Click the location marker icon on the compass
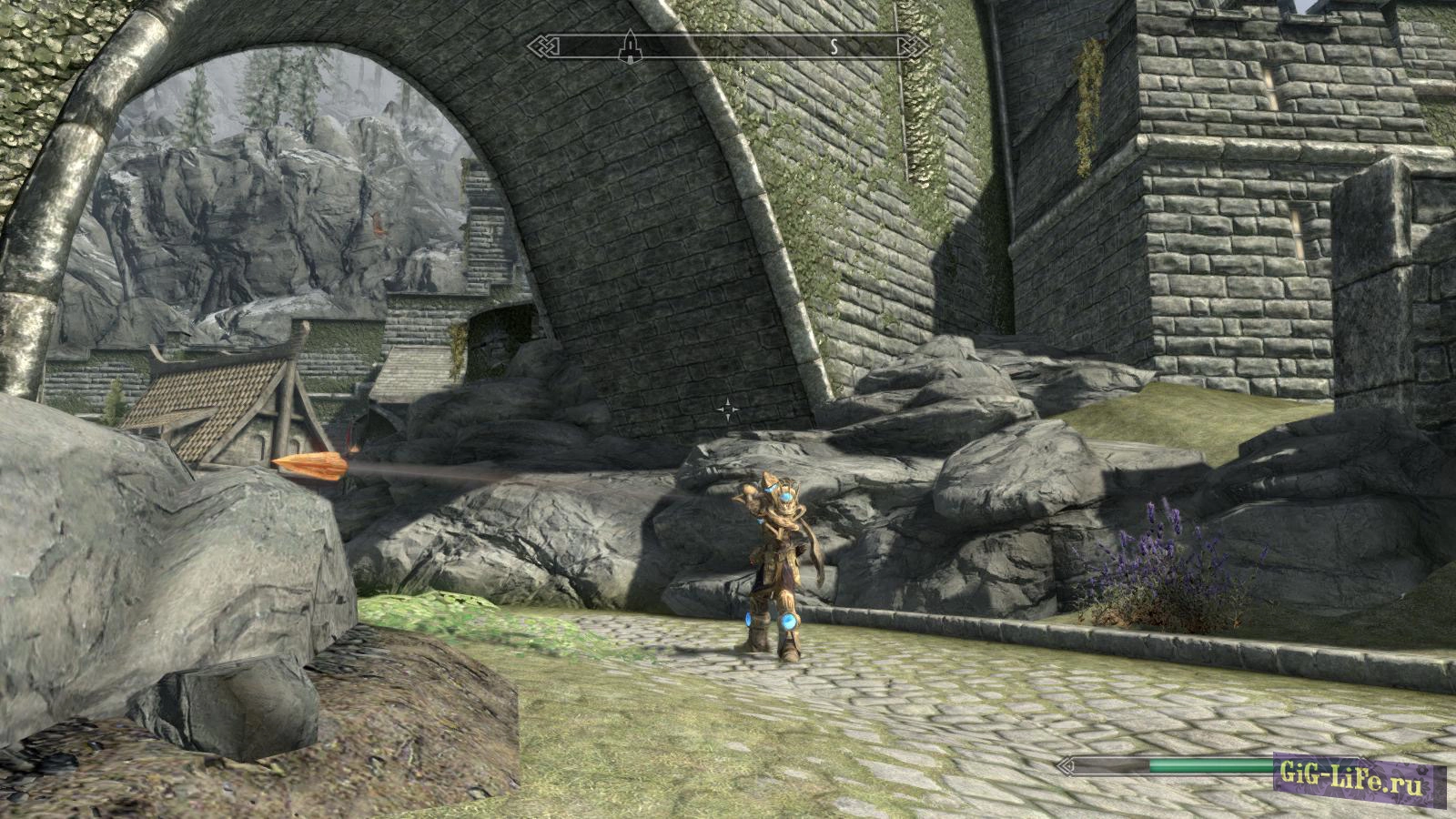Screen dimensions: 1456x819 click(629, 45)
